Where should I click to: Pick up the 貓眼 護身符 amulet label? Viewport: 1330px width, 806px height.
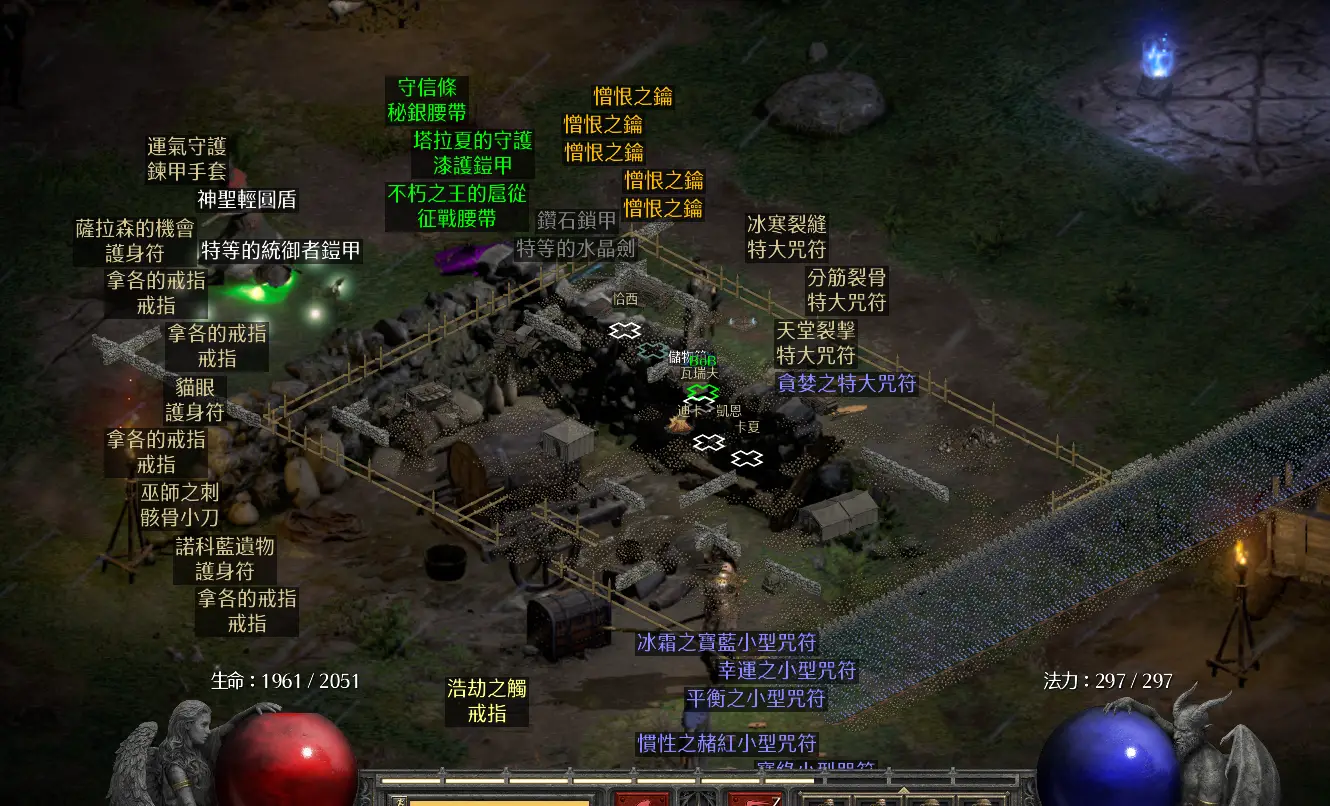coord(195,399)
